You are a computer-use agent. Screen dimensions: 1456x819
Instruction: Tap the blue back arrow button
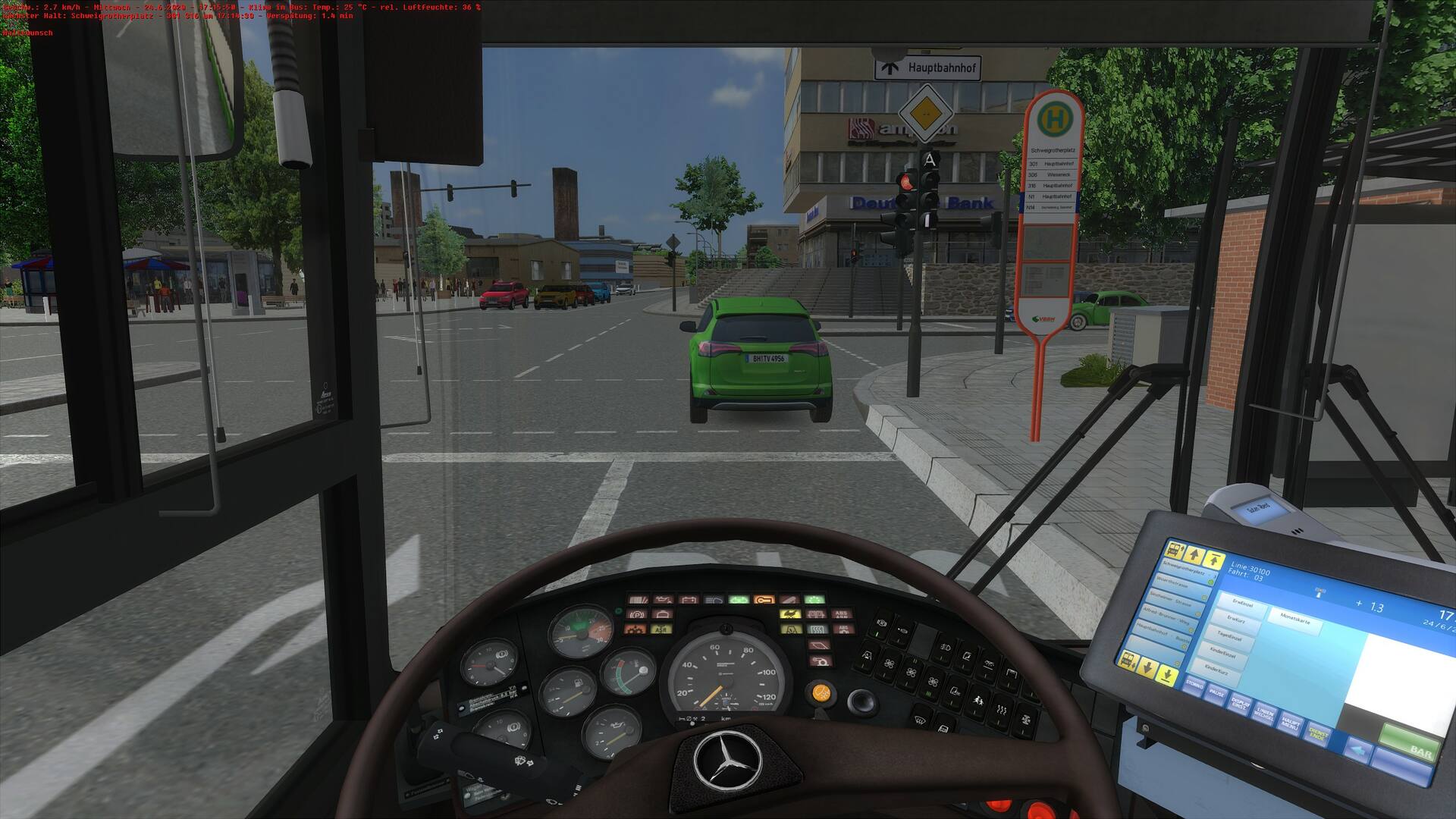[x=1359, y=749]
